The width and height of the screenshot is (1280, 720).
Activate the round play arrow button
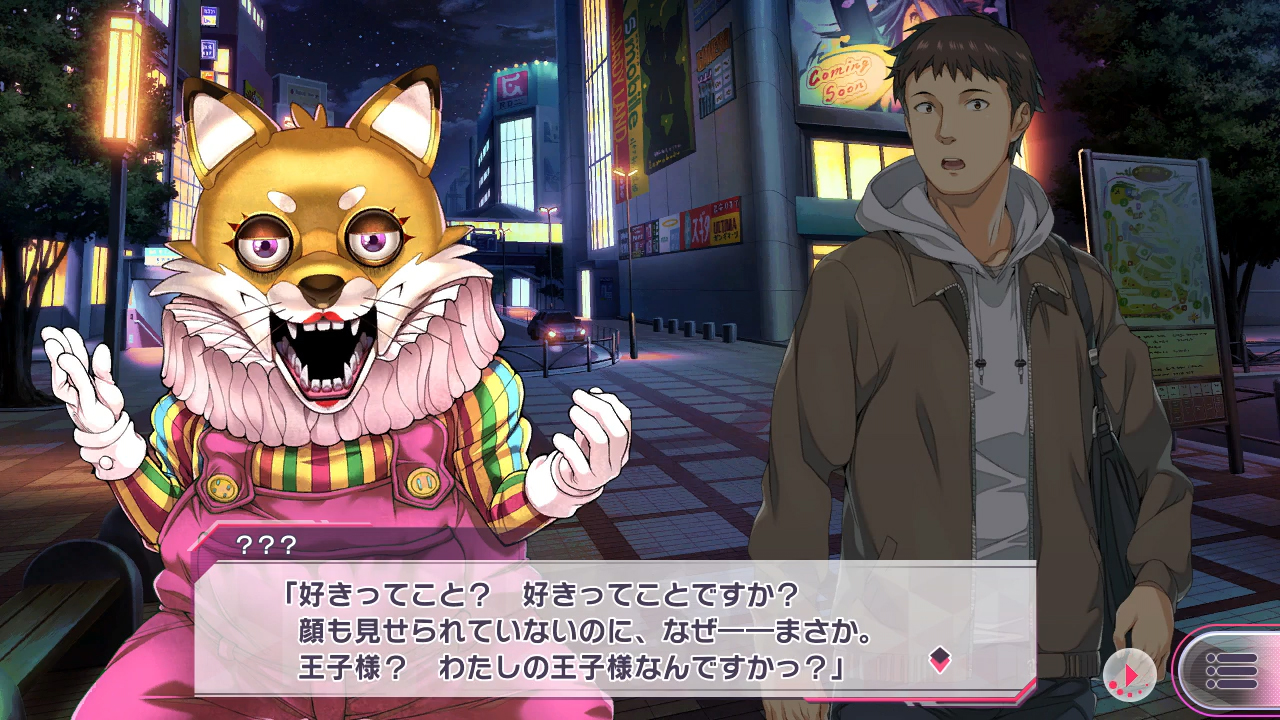[x=1130, y=676]
